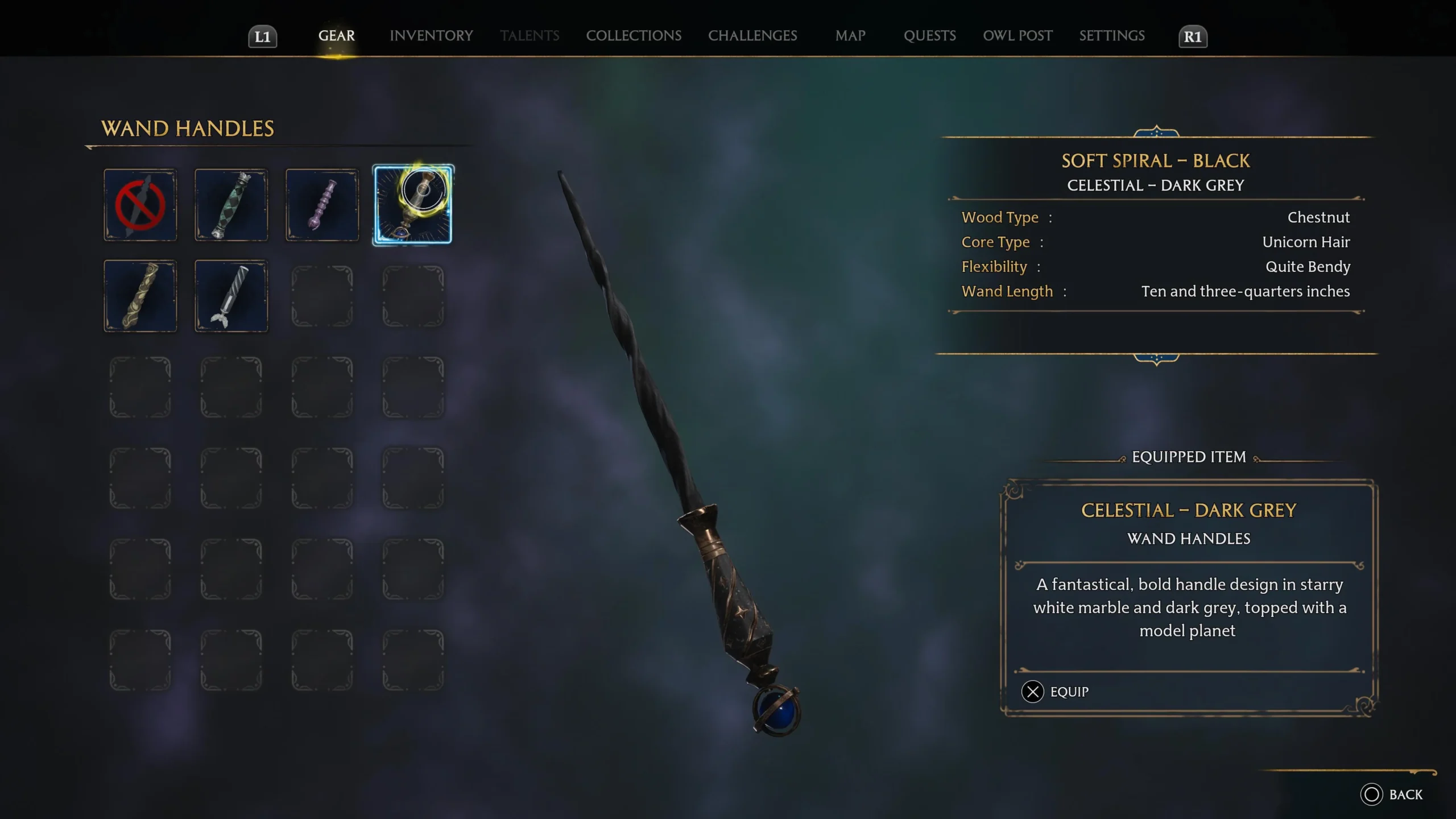The image size is (1456, 819).
Task: Open the SETTINGS menu tab
Action: tap(1112, 35)
